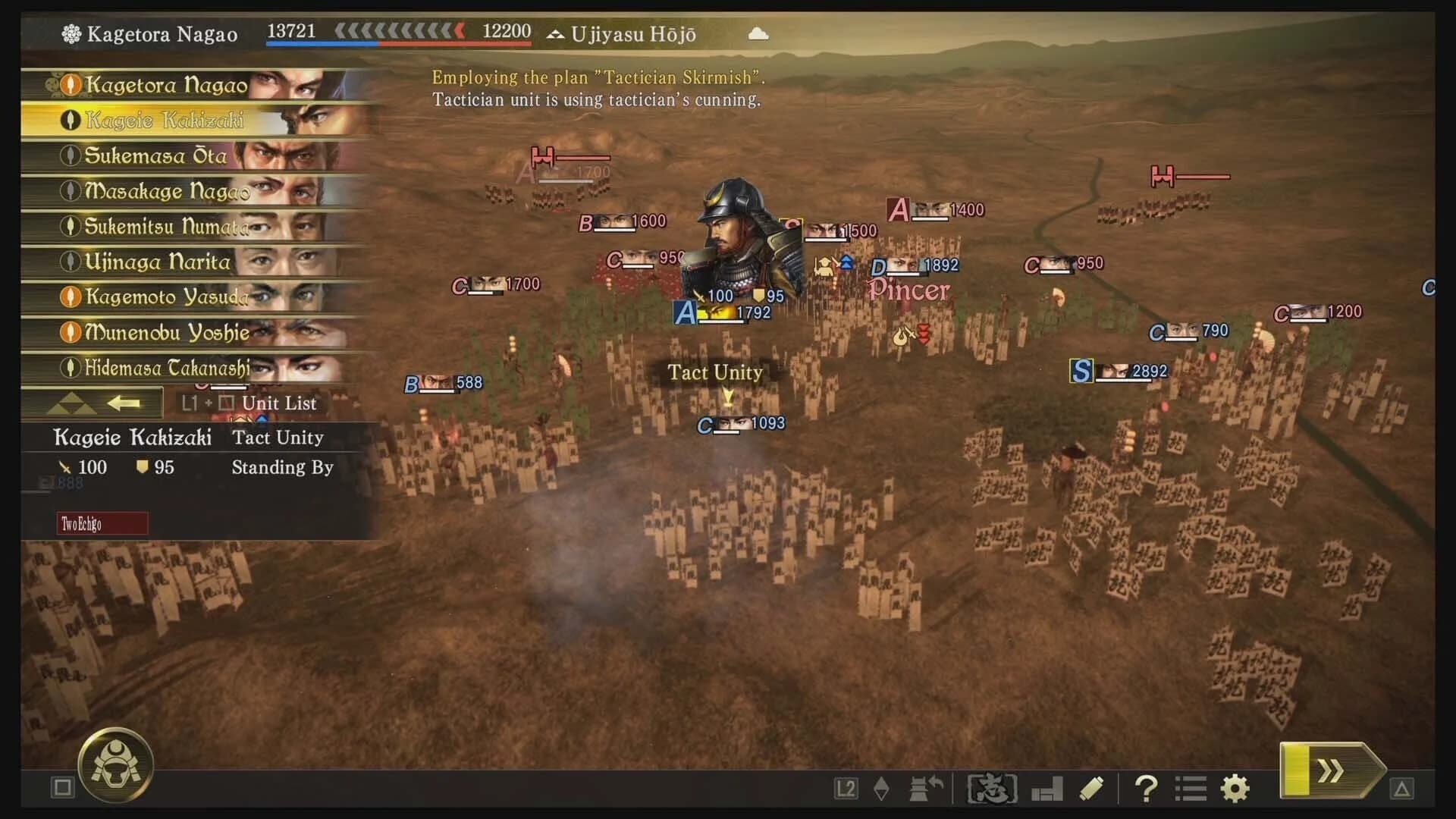
Task: Click the back arrow above the unit details
Action: [x=124, y=403]
